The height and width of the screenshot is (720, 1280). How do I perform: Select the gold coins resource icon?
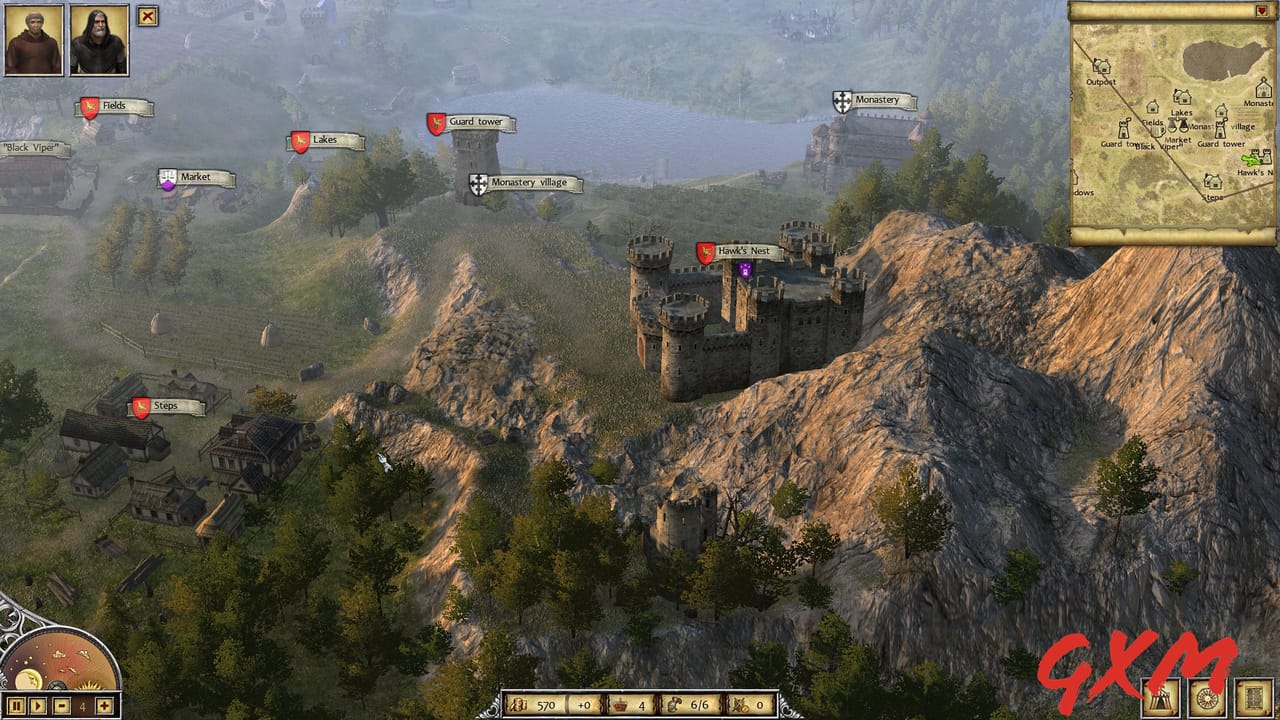519,702
